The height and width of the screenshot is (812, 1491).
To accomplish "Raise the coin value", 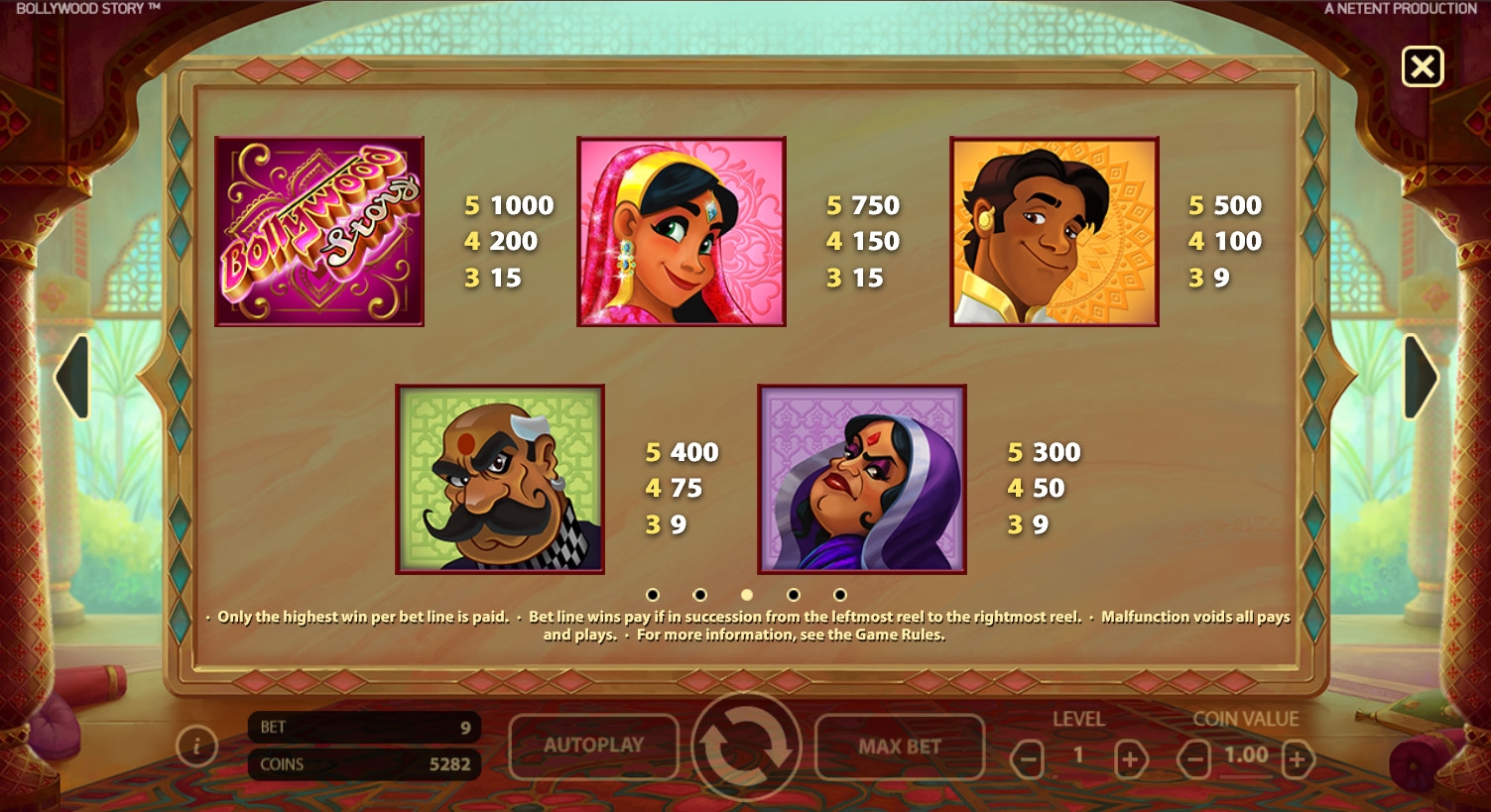I will [x=1298, y=760].
